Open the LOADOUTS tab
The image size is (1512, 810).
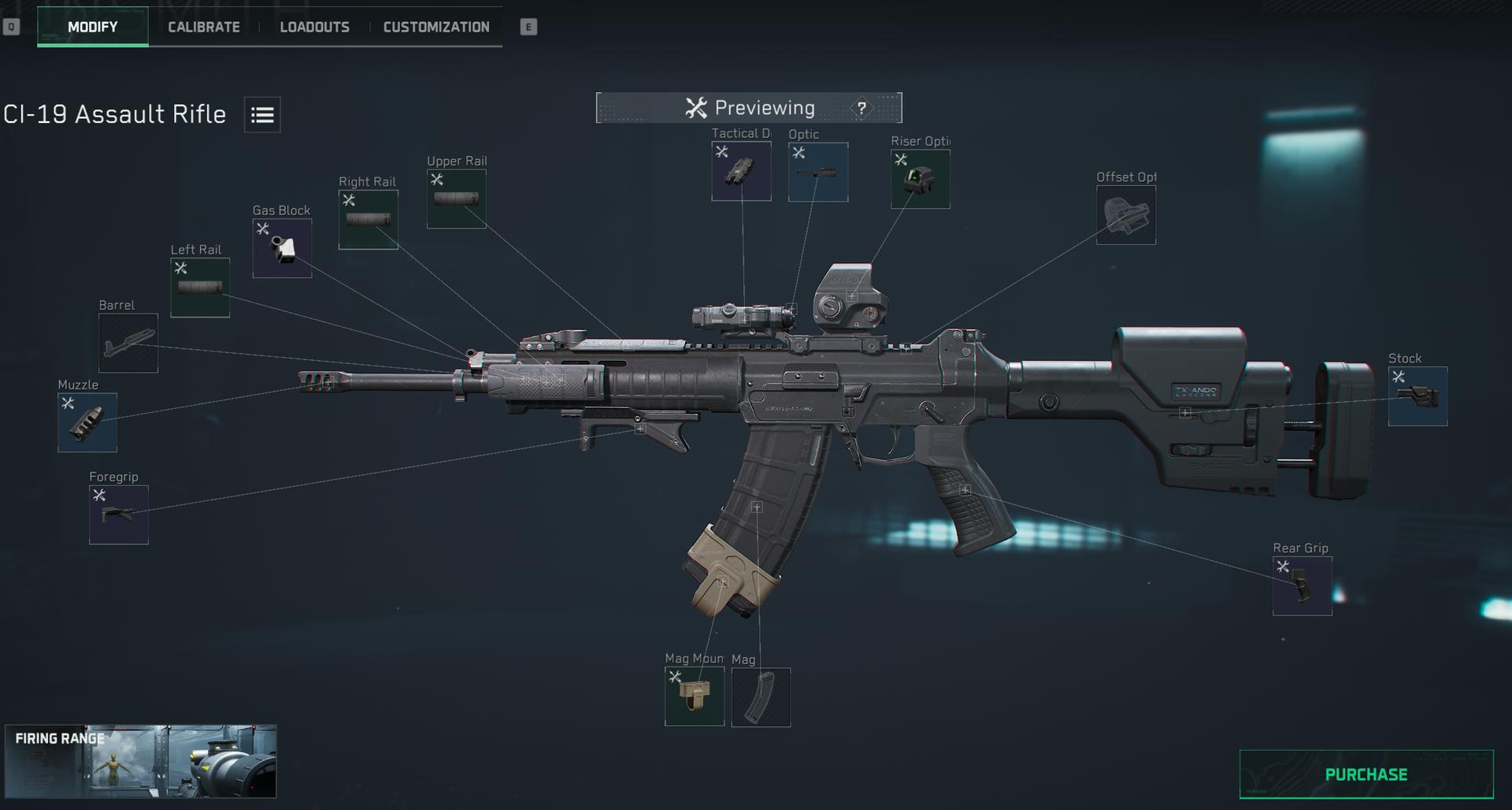coord(315,26)
